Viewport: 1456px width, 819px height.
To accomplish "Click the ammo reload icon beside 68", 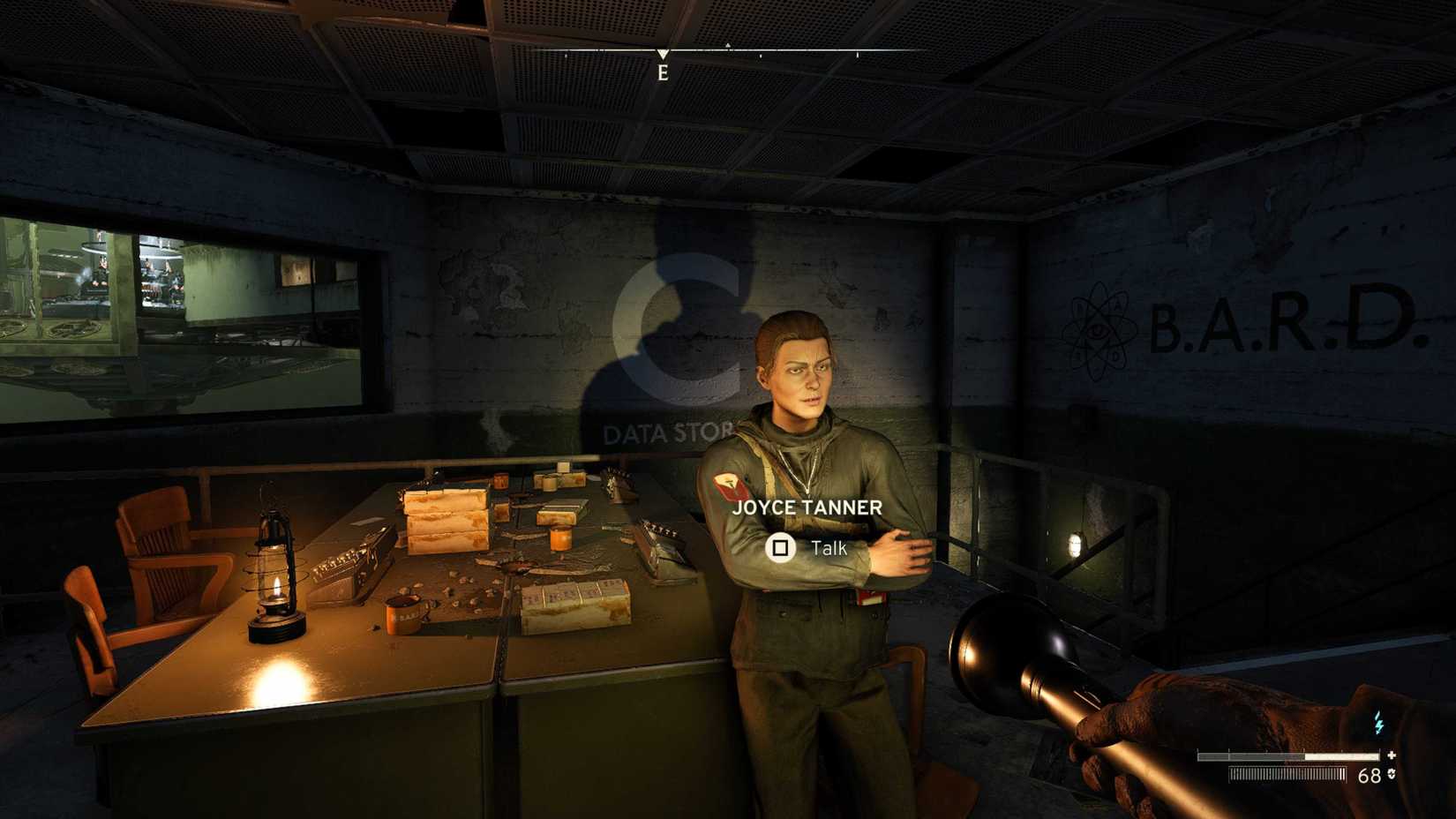I will click(x=1391, y=775).
